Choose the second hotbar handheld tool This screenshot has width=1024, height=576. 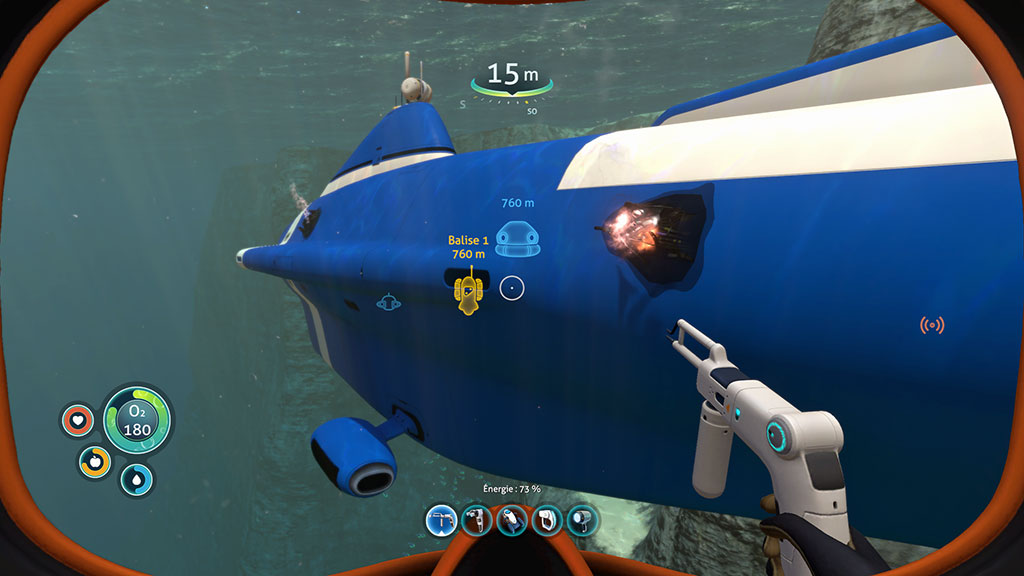pos(477,519)
